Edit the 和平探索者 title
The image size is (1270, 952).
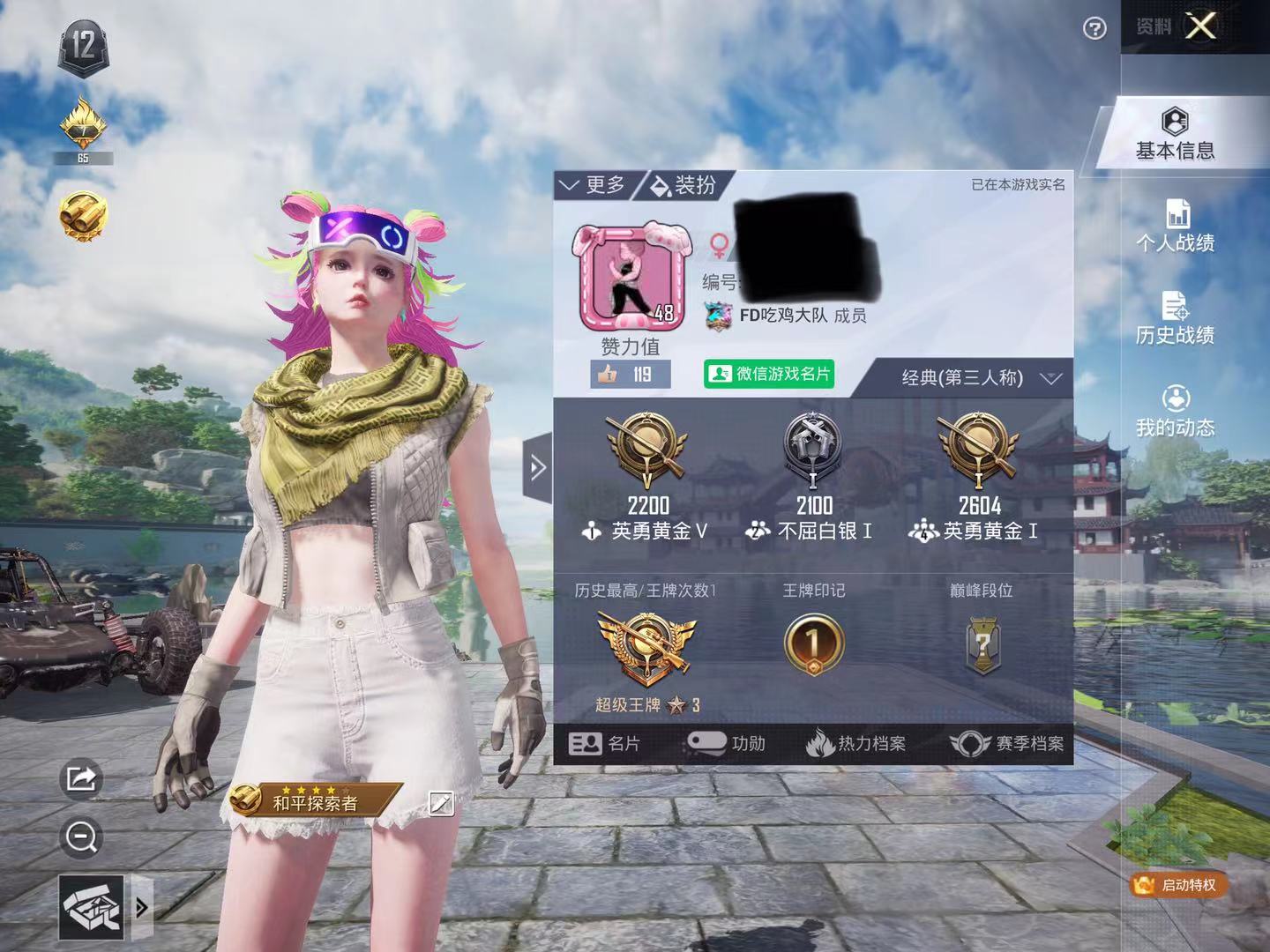tap(441, 803)
